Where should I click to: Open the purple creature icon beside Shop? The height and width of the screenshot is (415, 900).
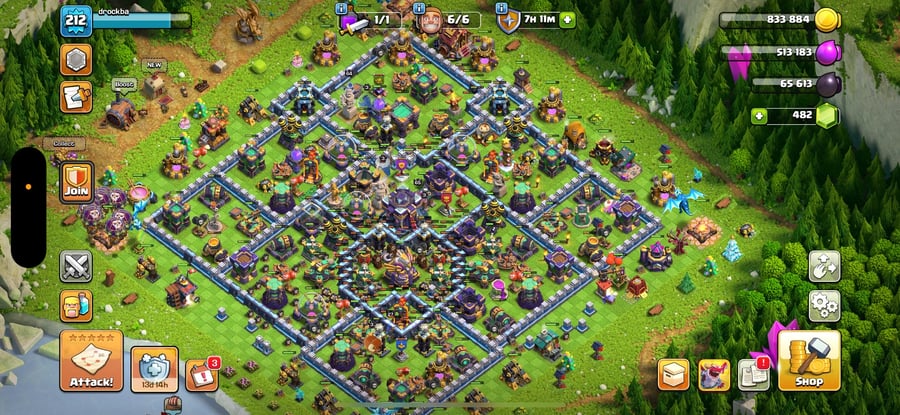pos(713,375)
